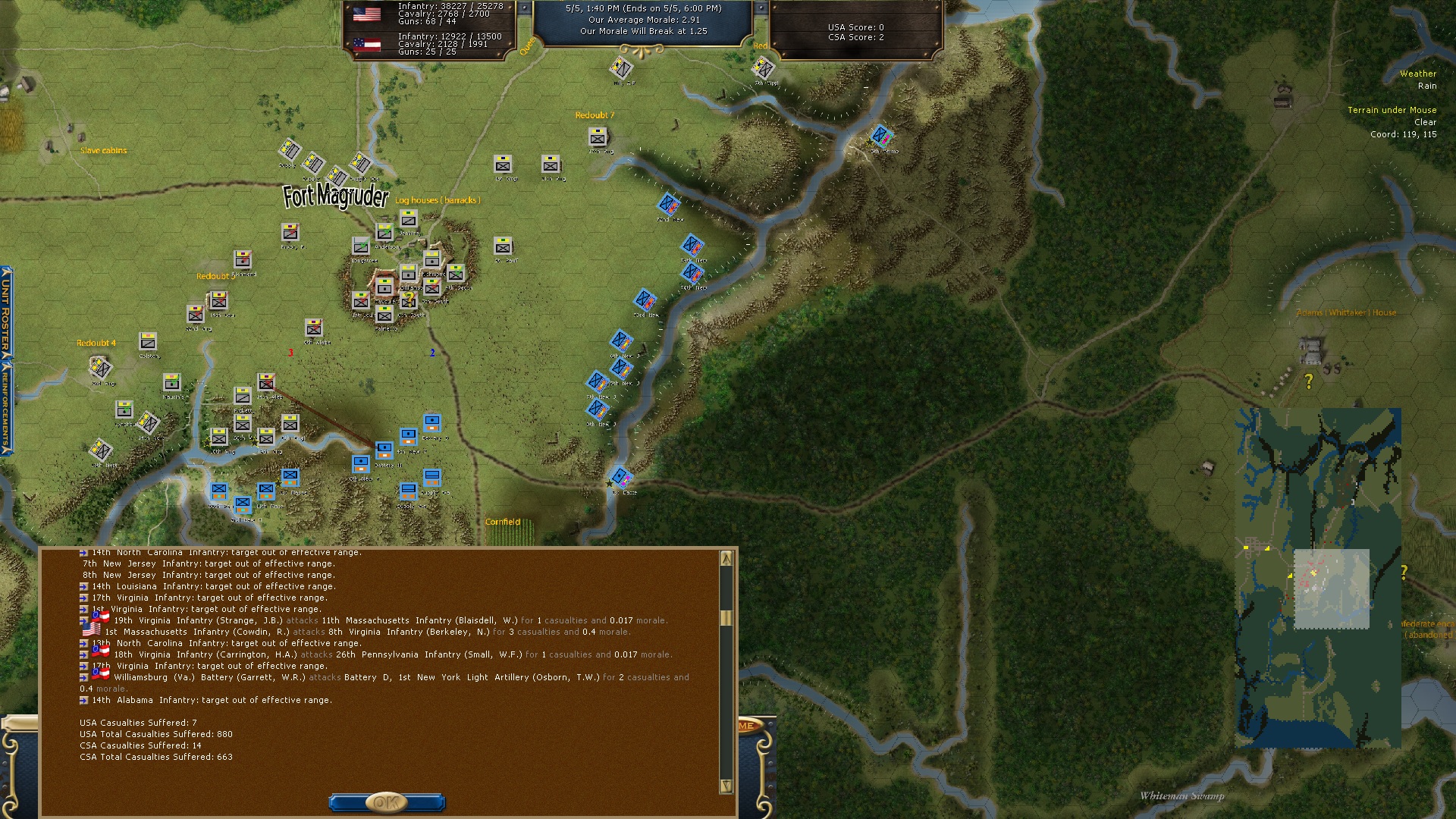Image resolution: width=1456 pixels, height=819 pixels.
Task: Select the Redoubt 7 Confederate unit counter
Action: tap(598, 136)
